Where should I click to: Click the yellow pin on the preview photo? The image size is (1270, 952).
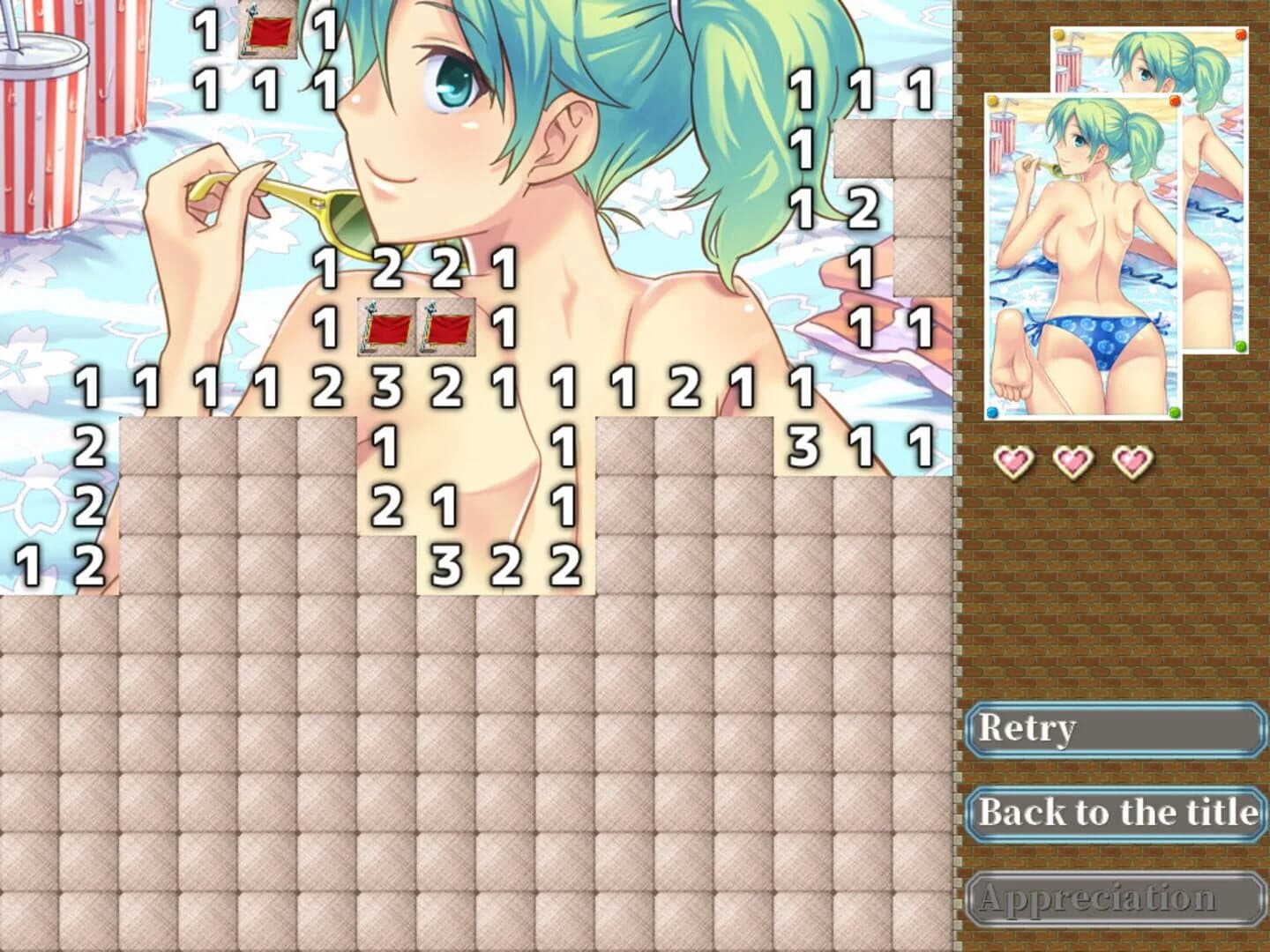[x=992, y=99]
